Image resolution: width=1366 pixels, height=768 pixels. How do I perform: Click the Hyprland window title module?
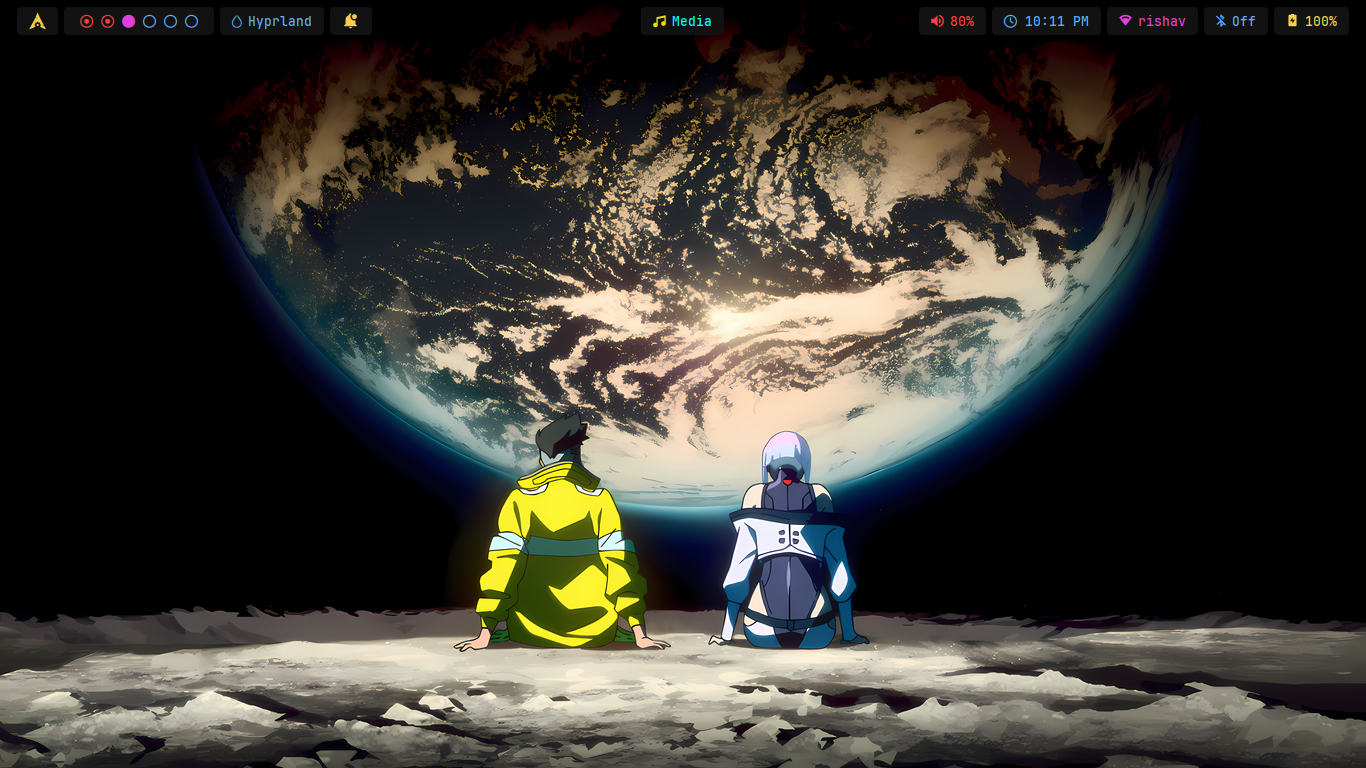(x=271, y=21)
